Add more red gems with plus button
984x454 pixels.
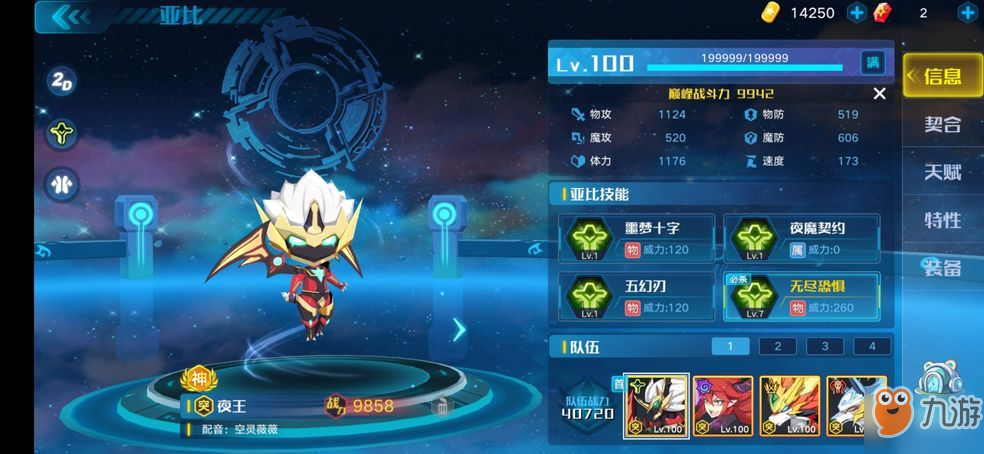coord(967,13)
